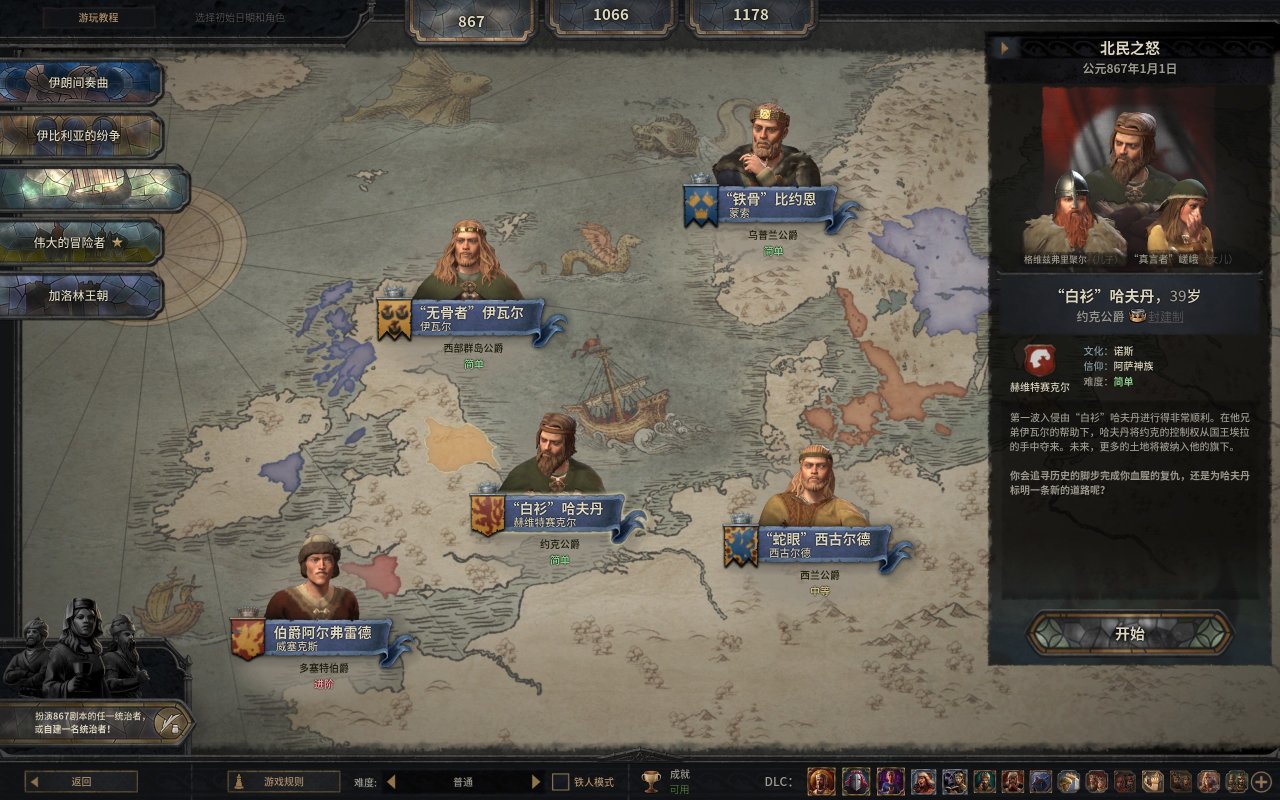Collapse the 北民之怒 panel with its arrow
This screenshot has width=1280, height=800.
(x=1003, y=48)
